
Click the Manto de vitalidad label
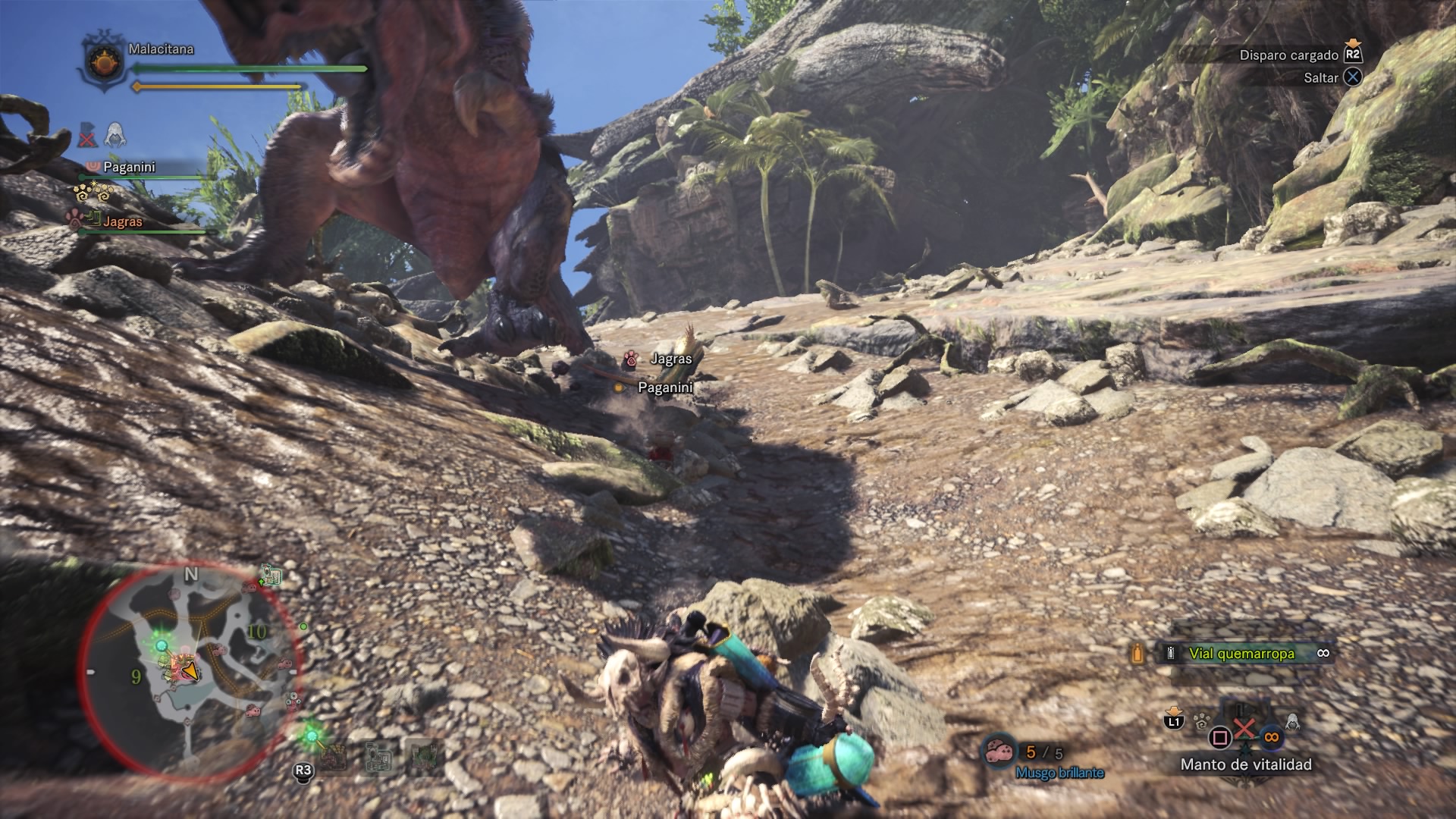coord(1246,764)
